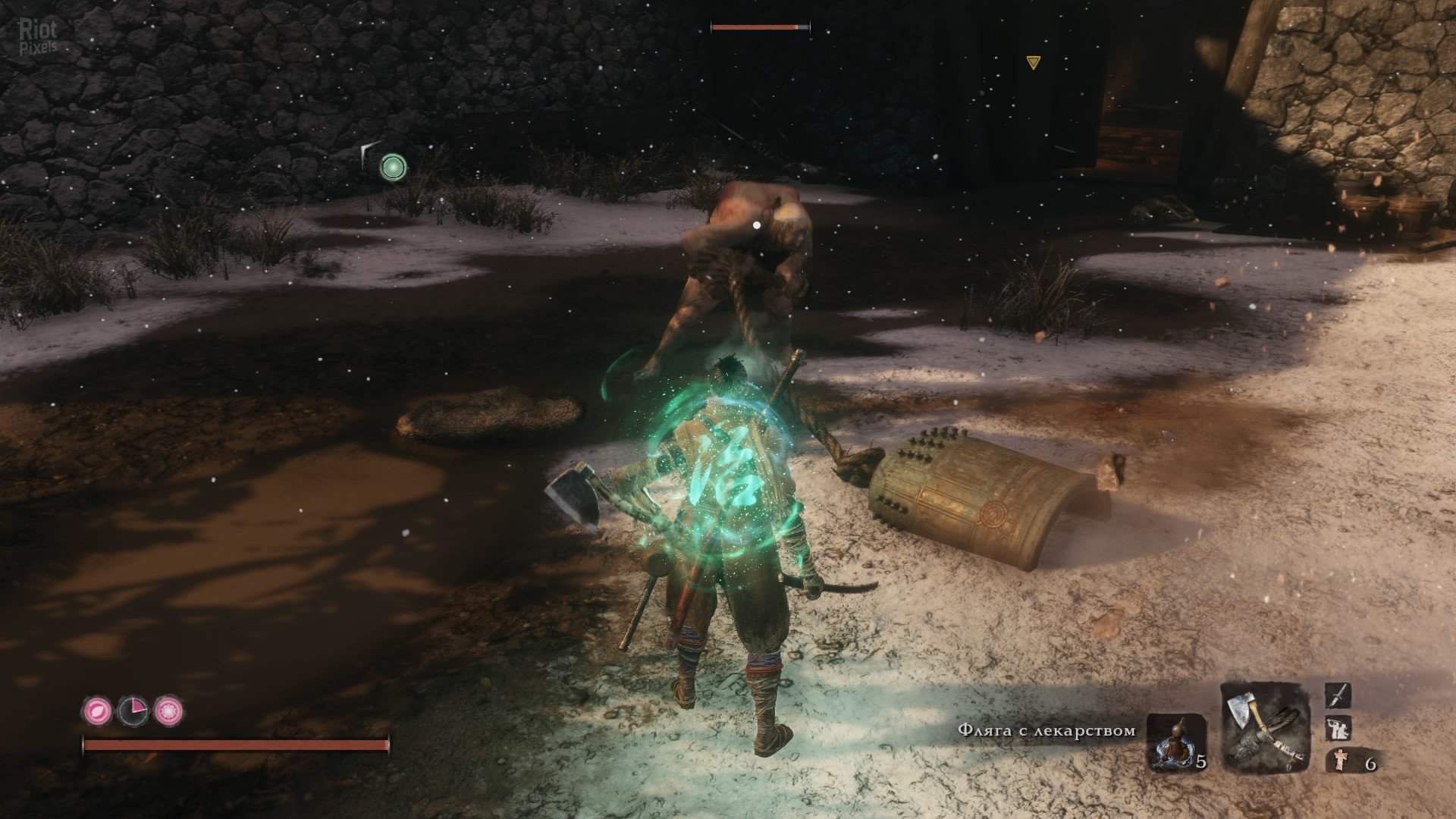
Task: Click the yellow triangle target marker
Action: [x=1032, y=63]
